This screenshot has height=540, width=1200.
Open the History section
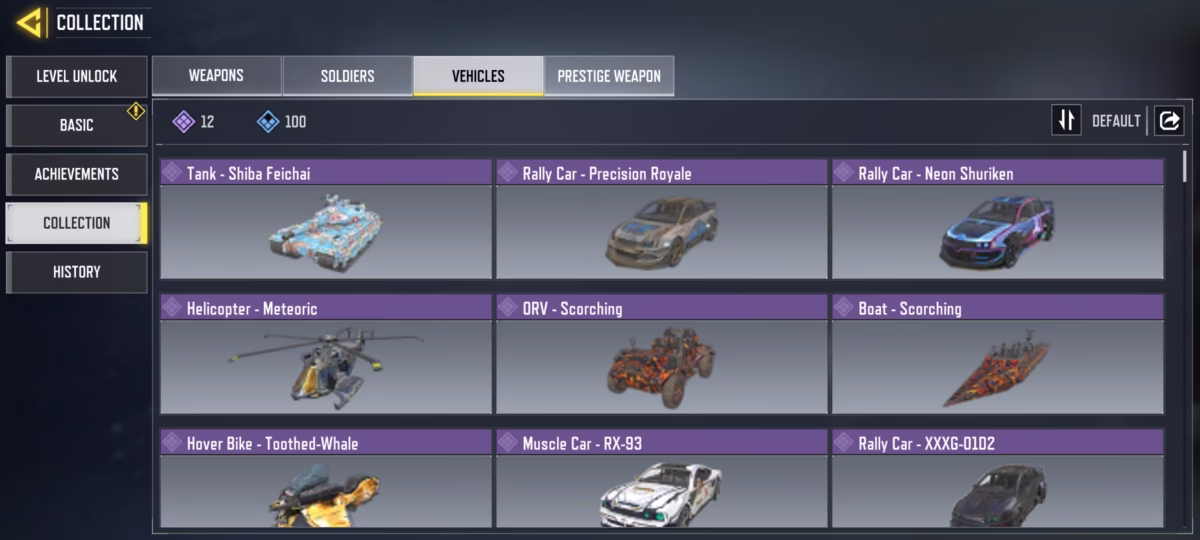pyautogui.click(x=77, y=272)
